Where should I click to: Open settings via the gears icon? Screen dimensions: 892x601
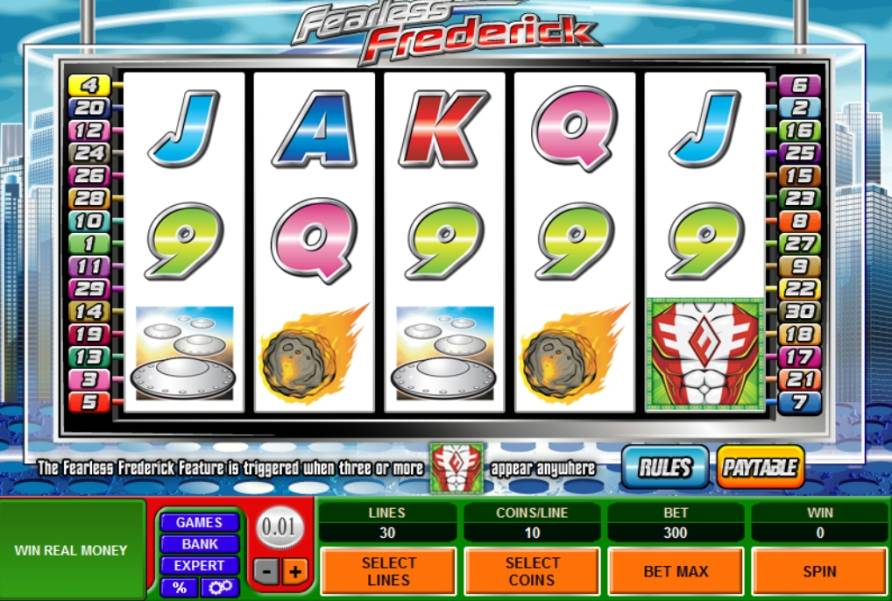219,587
